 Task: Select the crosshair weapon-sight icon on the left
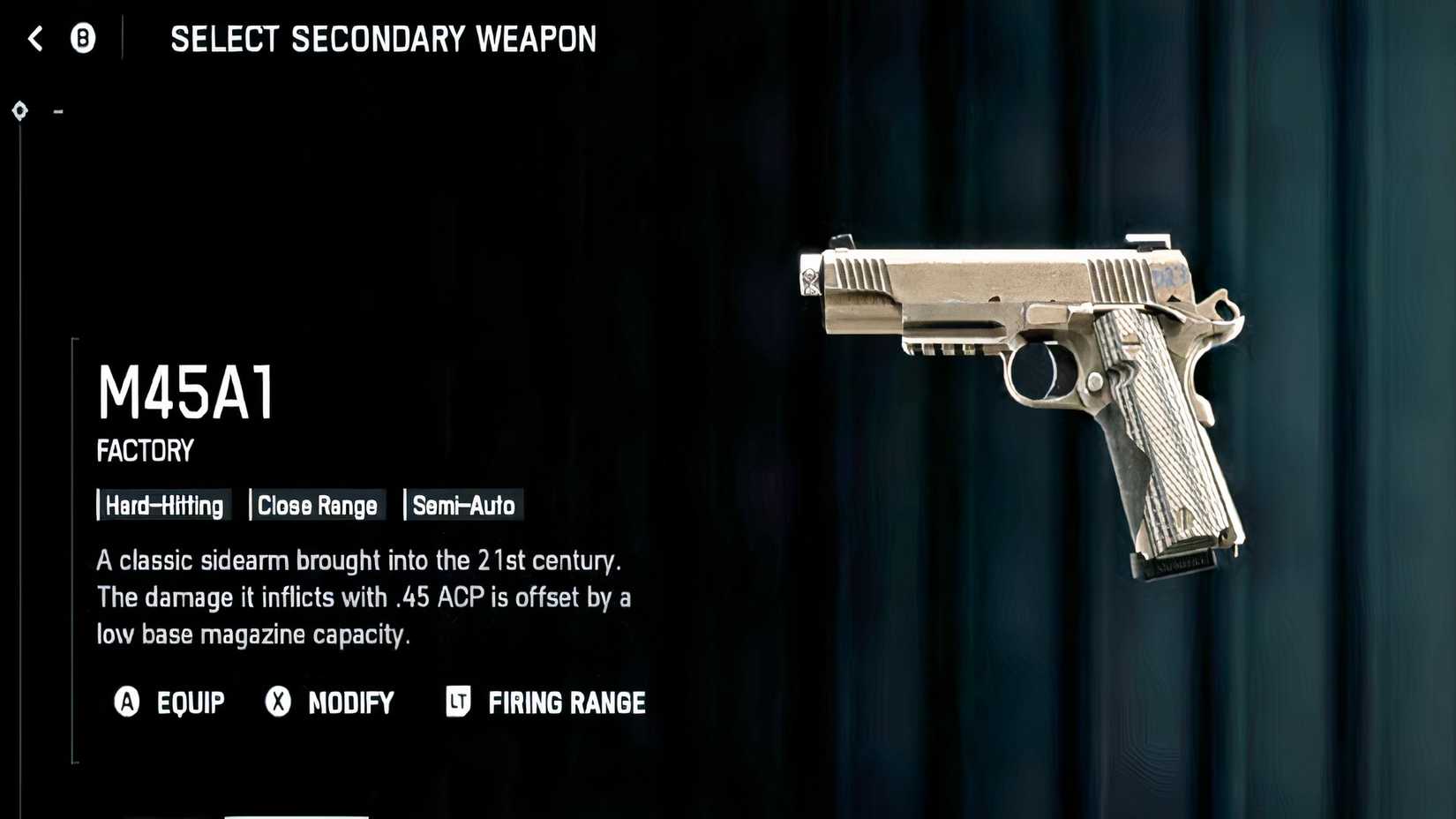coord(19,111)
